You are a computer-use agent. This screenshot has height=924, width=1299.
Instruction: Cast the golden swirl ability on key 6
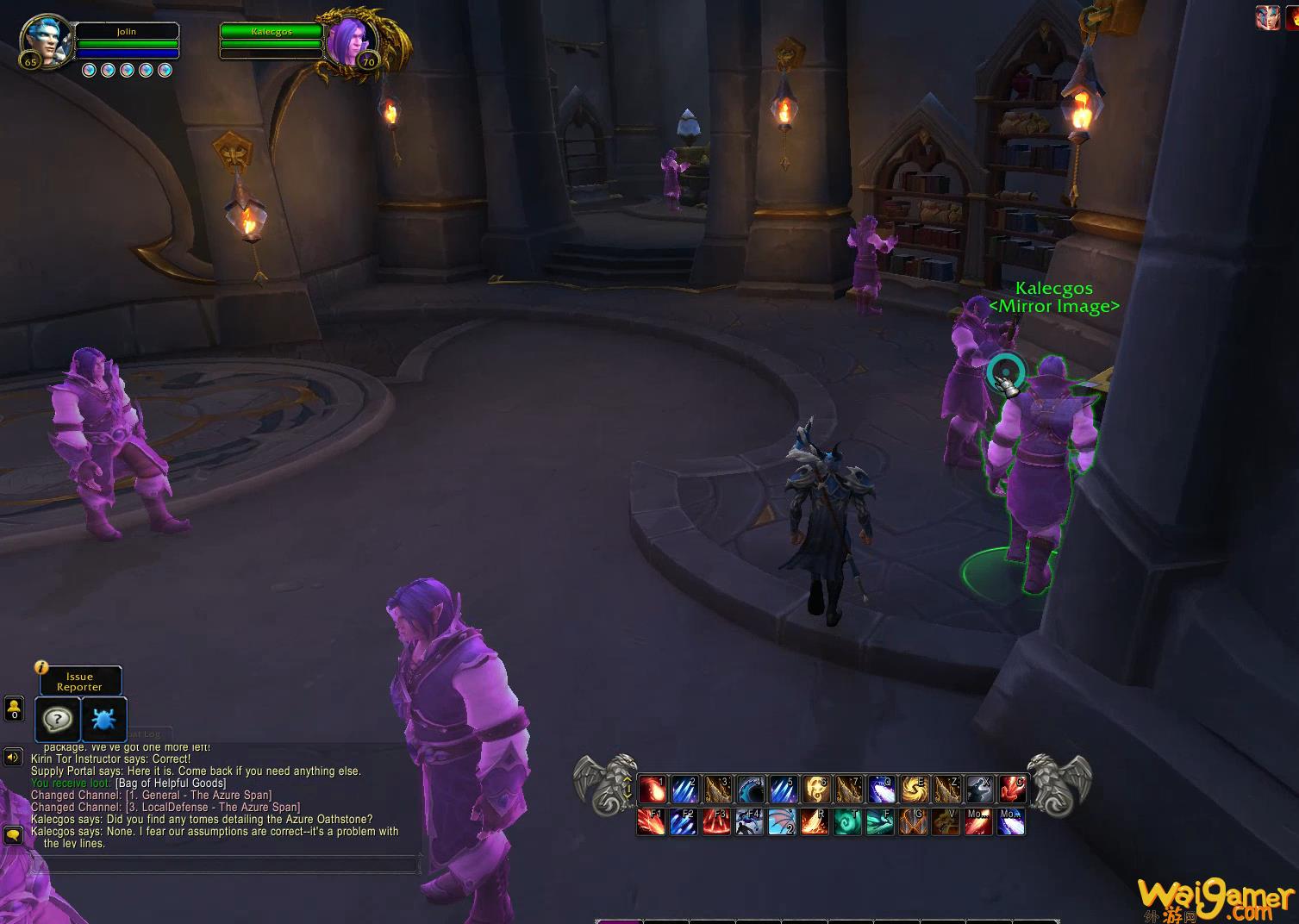tap(816, 789)
